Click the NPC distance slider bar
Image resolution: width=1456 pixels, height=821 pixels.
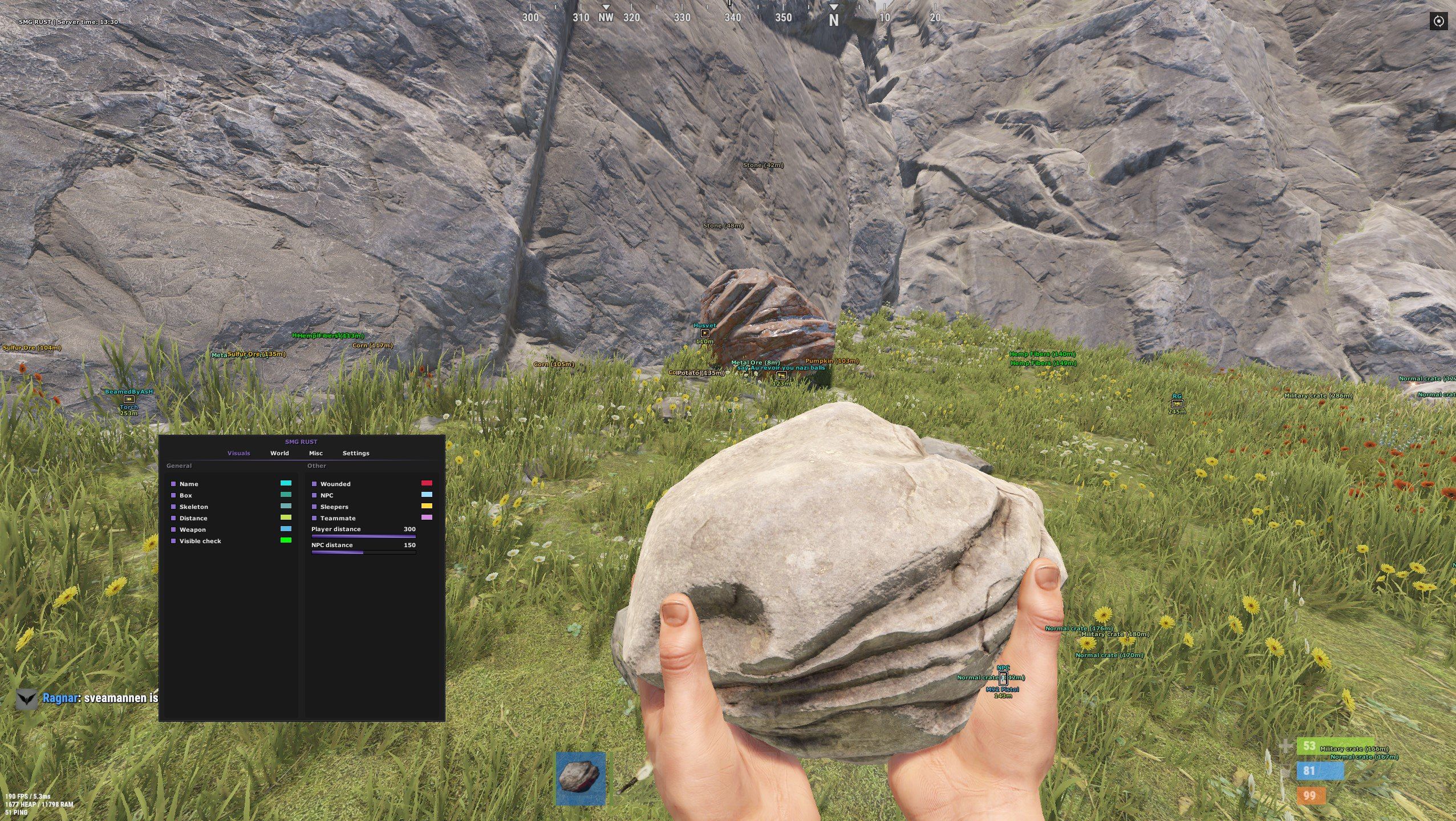click(363, 552)
